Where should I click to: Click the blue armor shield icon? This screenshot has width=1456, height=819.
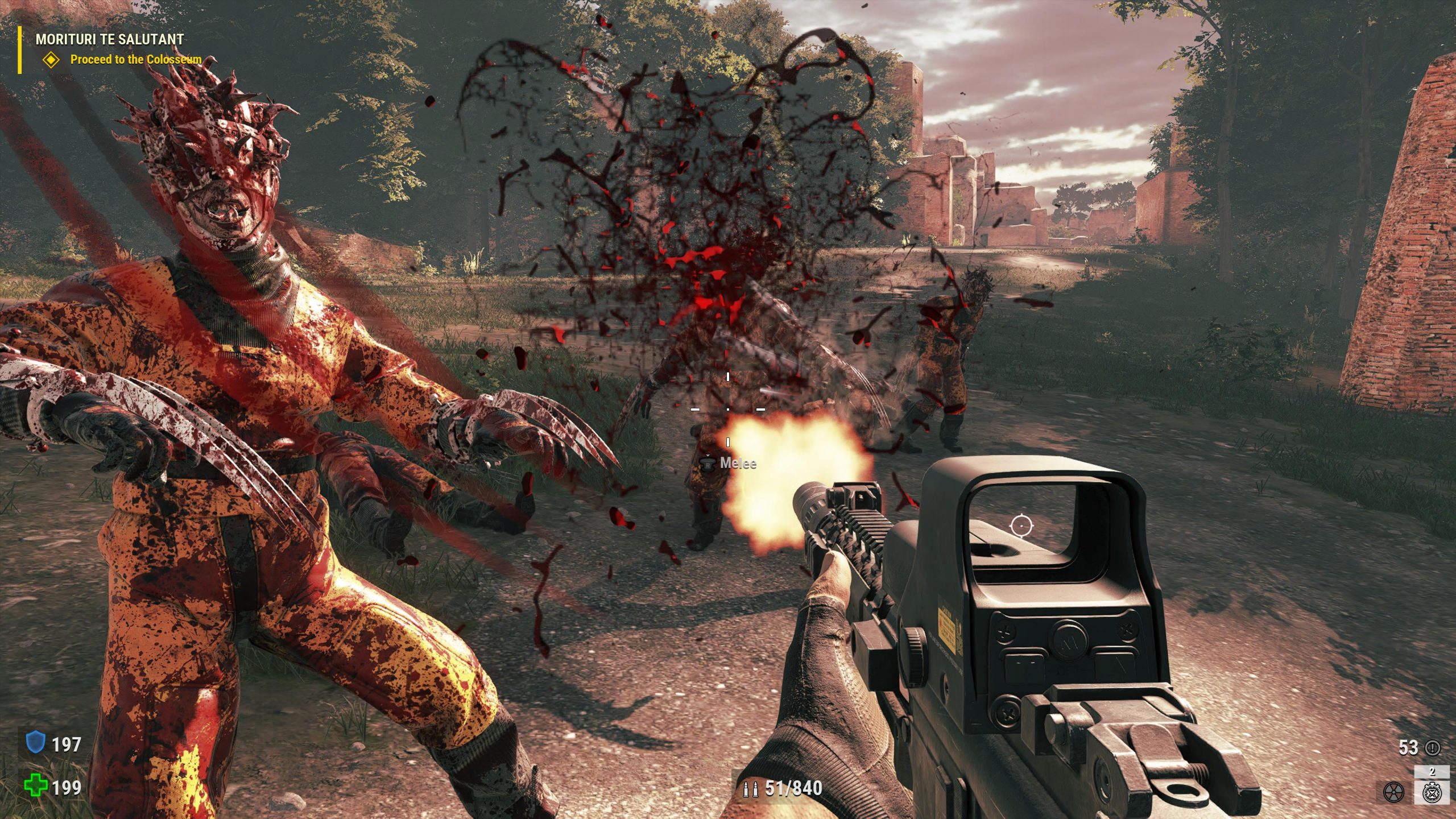point(36,743)
